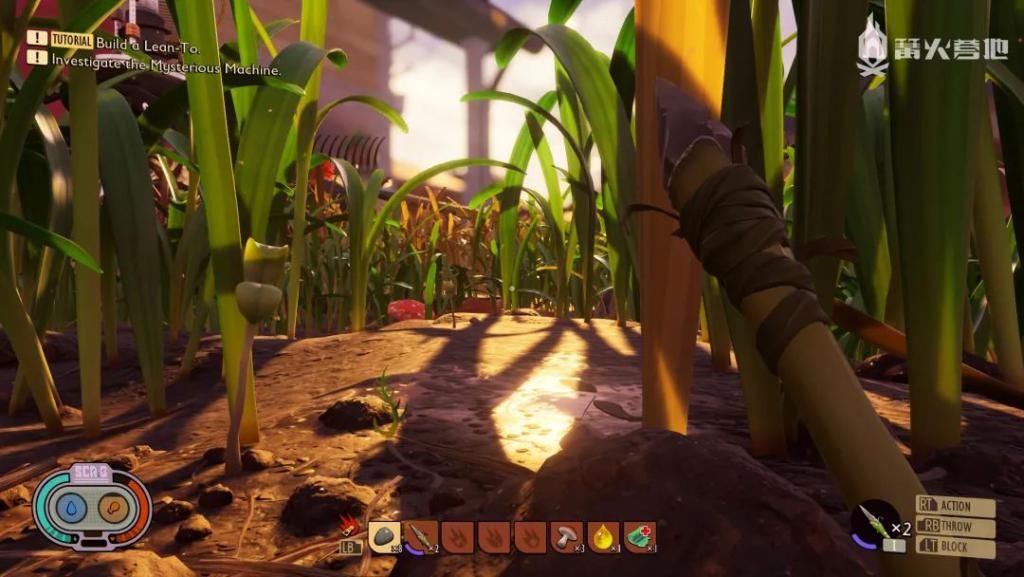The image size is (1024, 577).
Task: Use the green leaf bandage slot
Action: pyautogui.click(x=640, y=537)
